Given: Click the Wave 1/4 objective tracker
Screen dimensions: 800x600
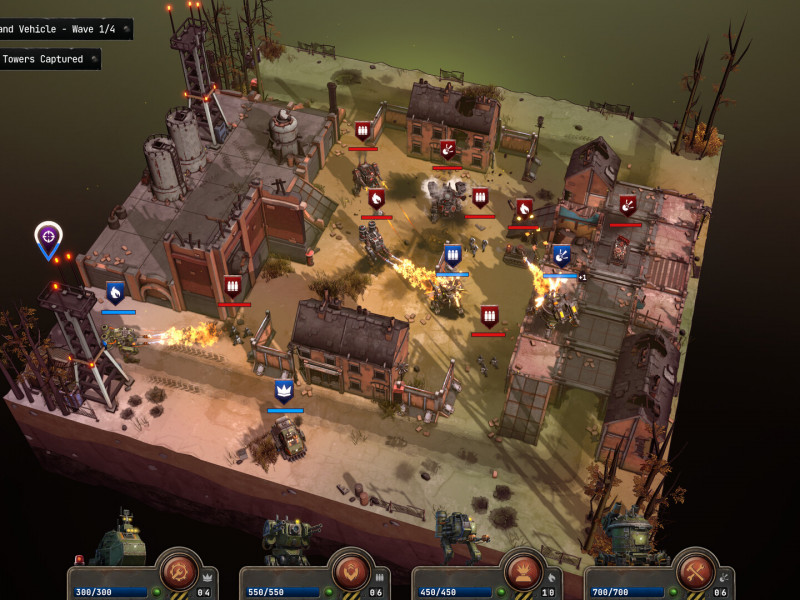Looking at the screenshot, I should 65,29.
